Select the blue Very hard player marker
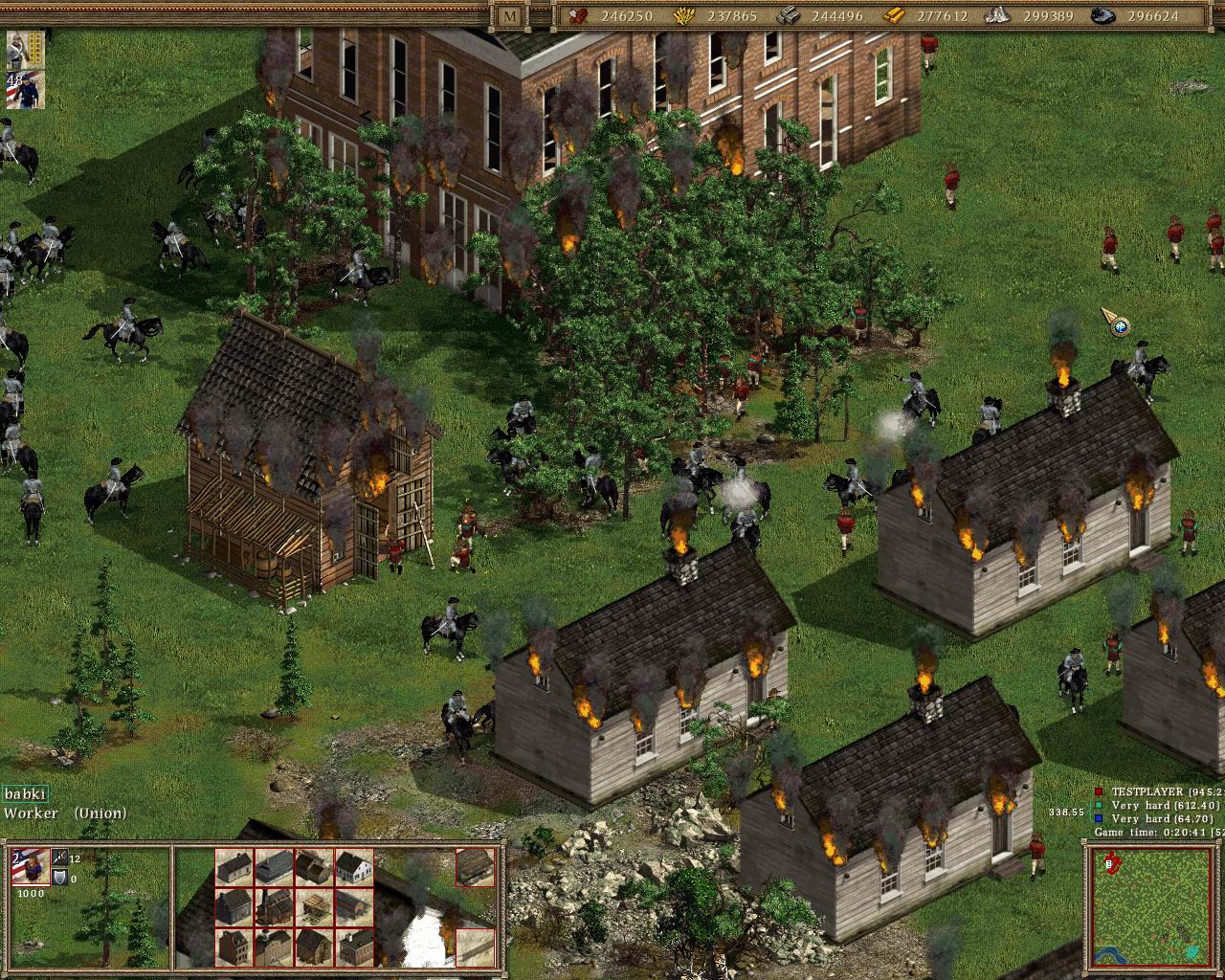 point(1097,820)
